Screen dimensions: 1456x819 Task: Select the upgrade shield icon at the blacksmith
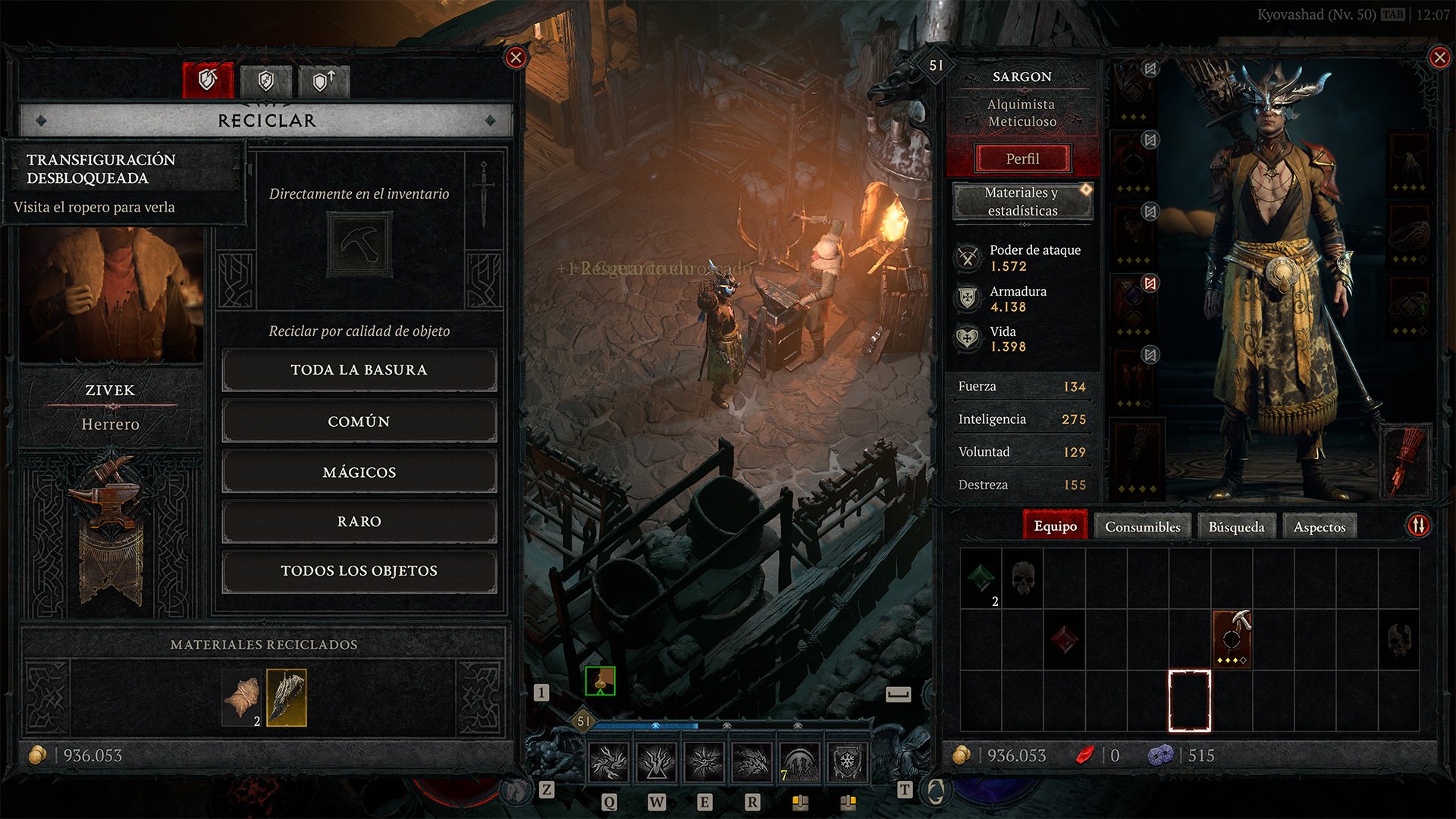click(x=324, y=80)
